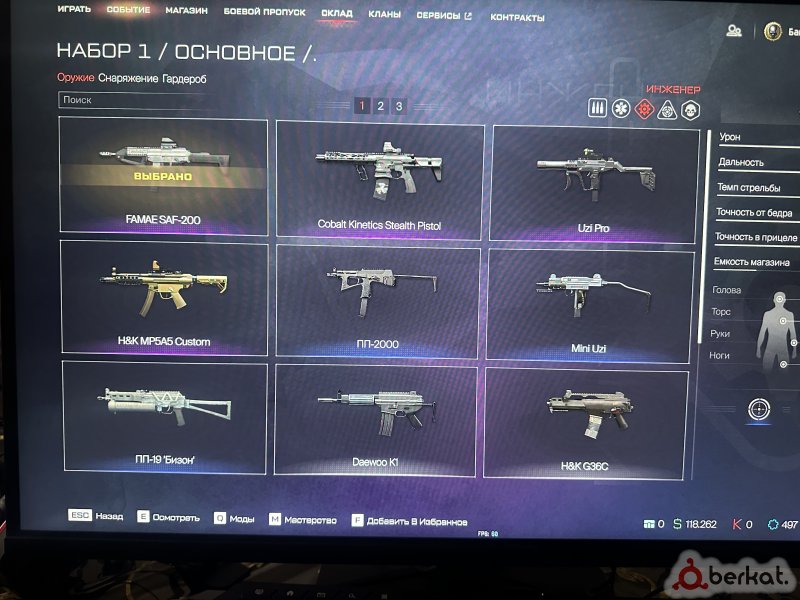800x600 pixels.
Task: Switch to the СОБЫТИЕ tab
Action: coord(128,11)
